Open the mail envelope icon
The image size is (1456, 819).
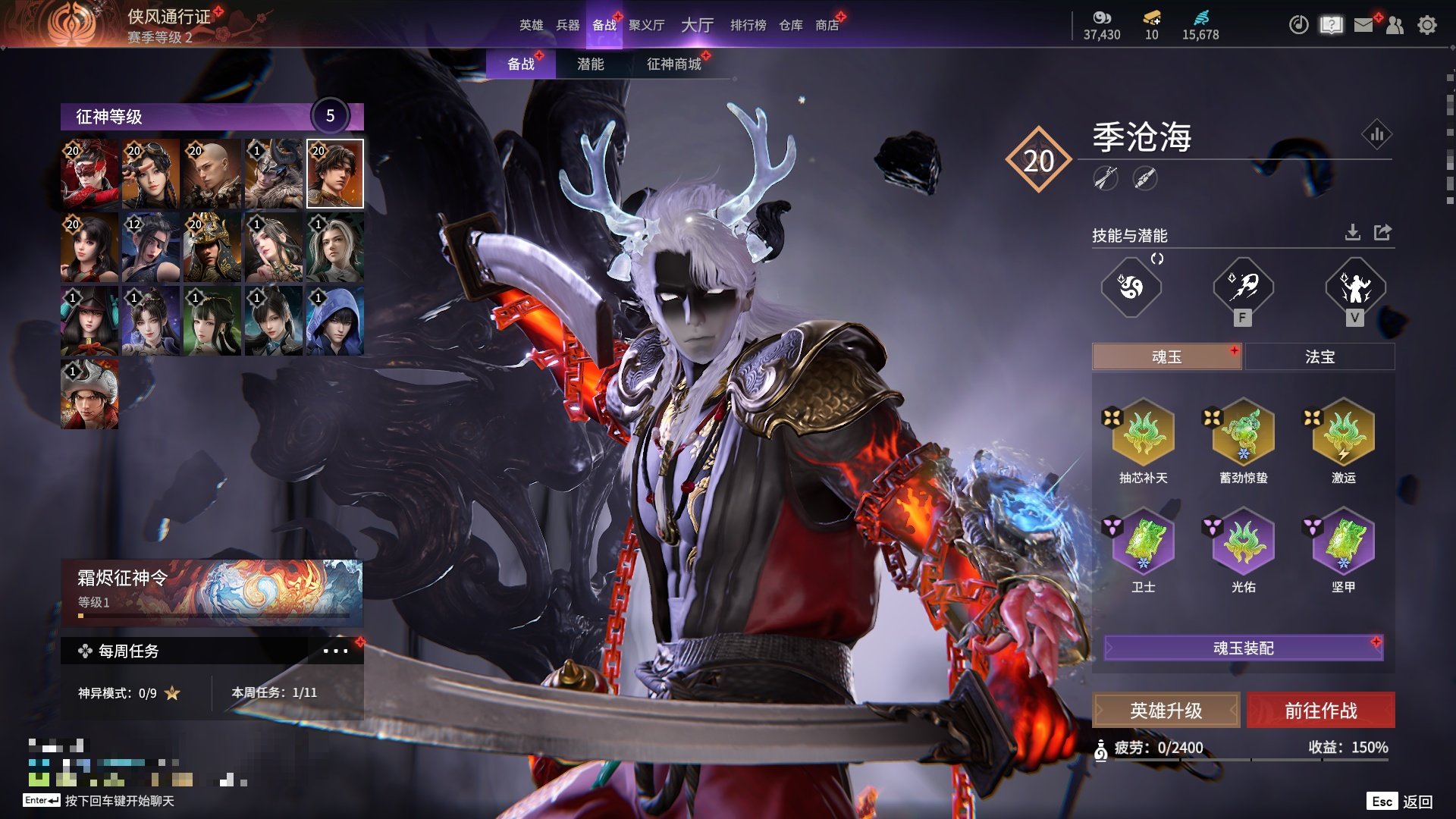[1363, 25]
